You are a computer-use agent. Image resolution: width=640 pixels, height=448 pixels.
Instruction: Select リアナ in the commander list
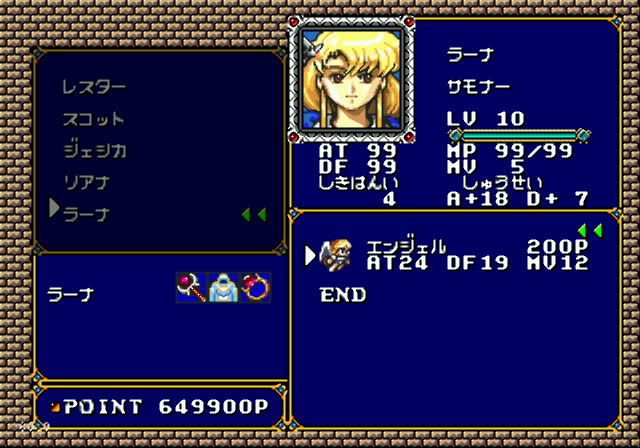(x=86, y=183)
